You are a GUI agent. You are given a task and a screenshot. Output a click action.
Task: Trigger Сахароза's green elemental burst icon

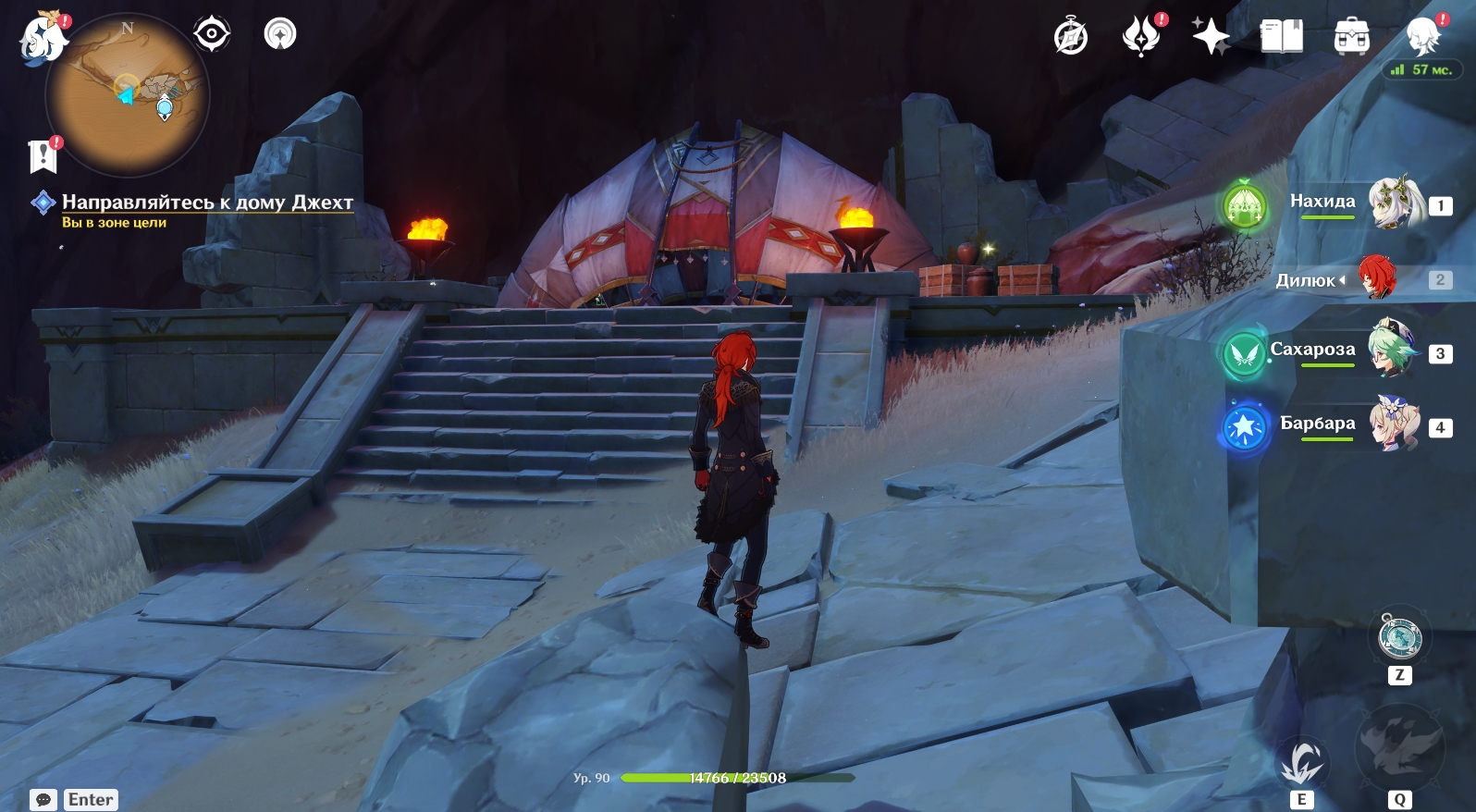point(1244,353)
